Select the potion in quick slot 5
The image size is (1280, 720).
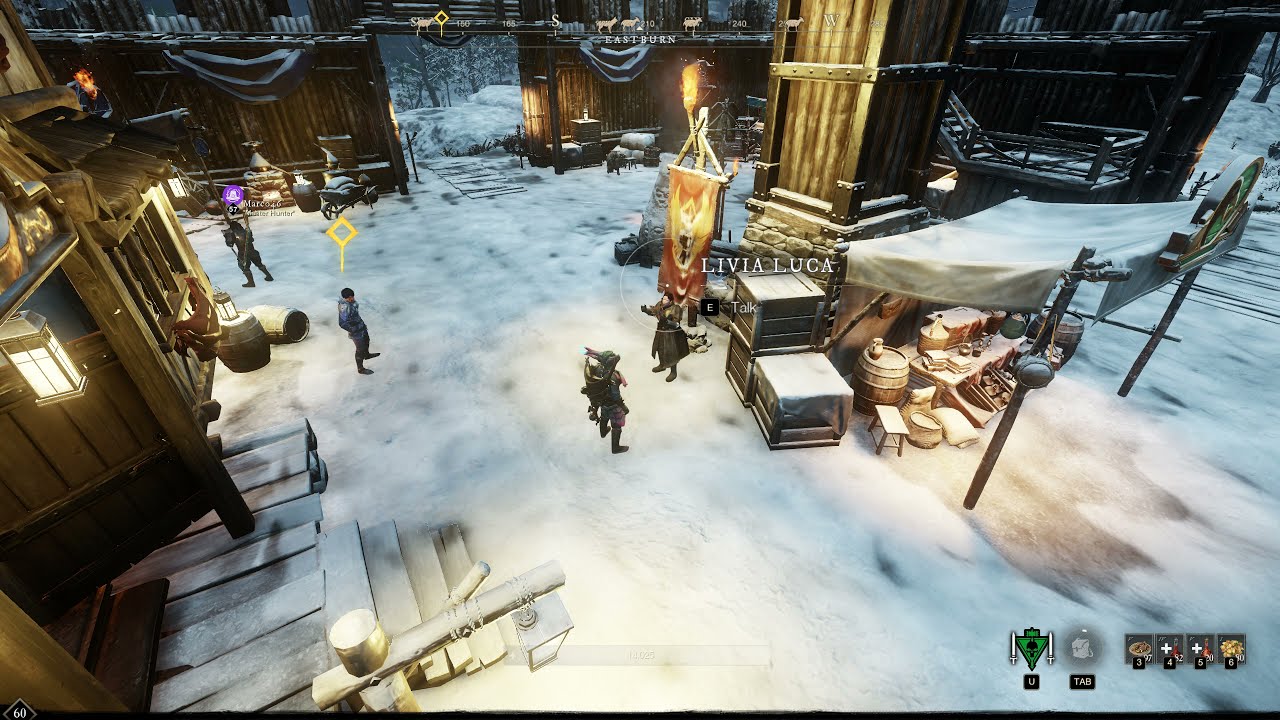[x=1200, y=648]
